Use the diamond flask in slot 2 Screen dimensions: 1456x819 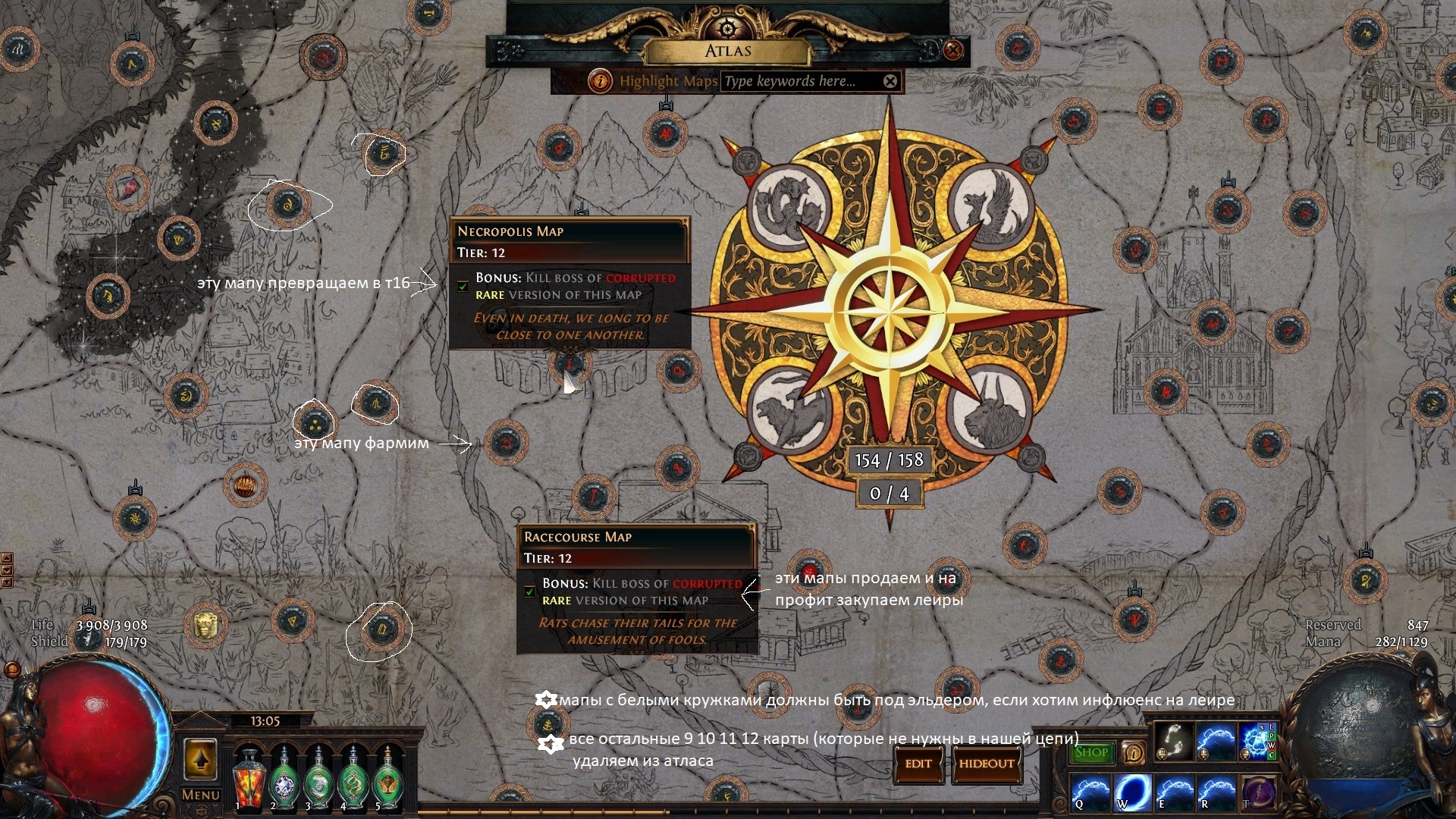[x=284, y=777]
